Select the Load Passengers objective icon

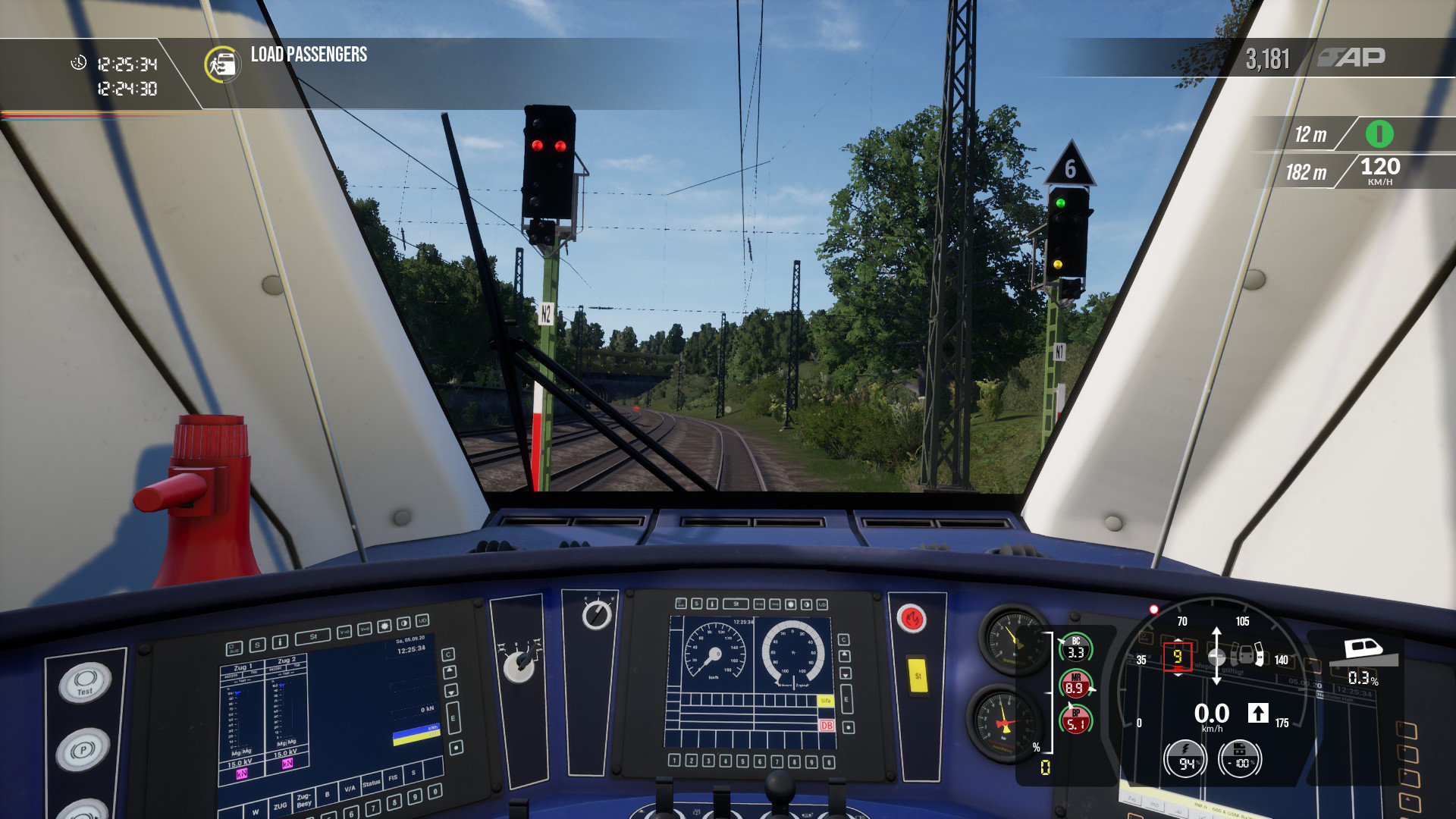click(222, 64)
